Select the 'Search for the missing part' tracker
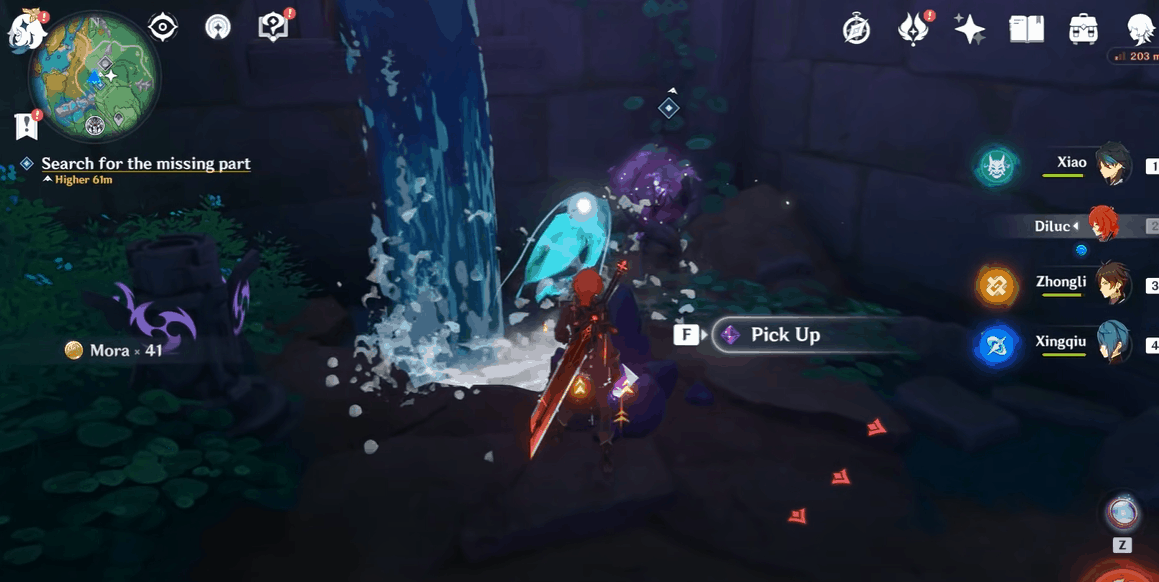1159x582 pixels. tap(146, 164)
